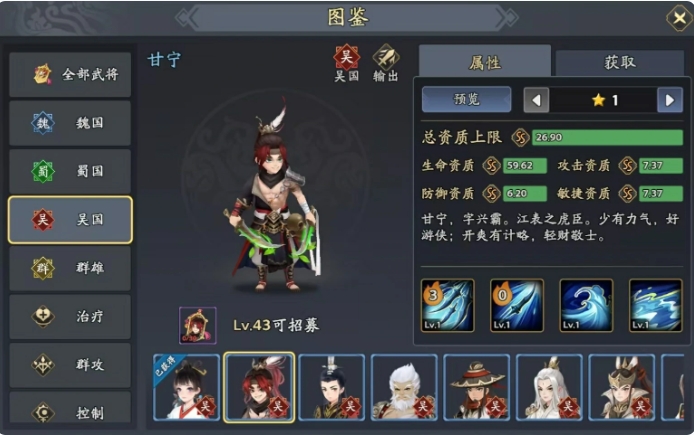Screen dimensions: 694x435
Task: Pick the hero portrait with wide brimmed hat
Action: coord(477,386)
